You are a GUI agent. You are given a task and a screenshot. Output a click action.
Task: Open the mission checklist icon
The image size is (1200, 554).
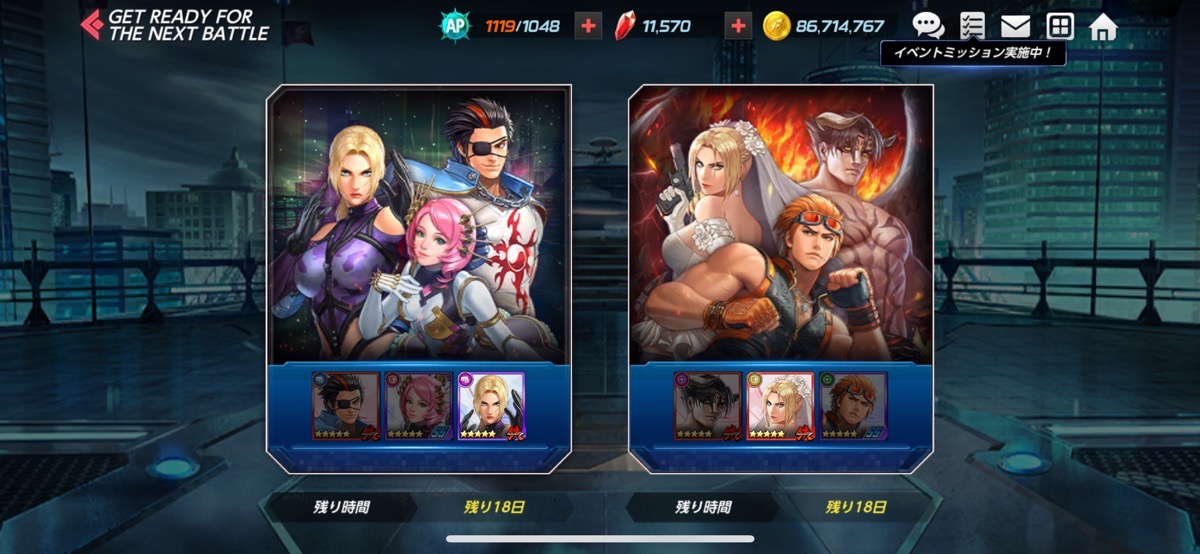pos(971,26)
